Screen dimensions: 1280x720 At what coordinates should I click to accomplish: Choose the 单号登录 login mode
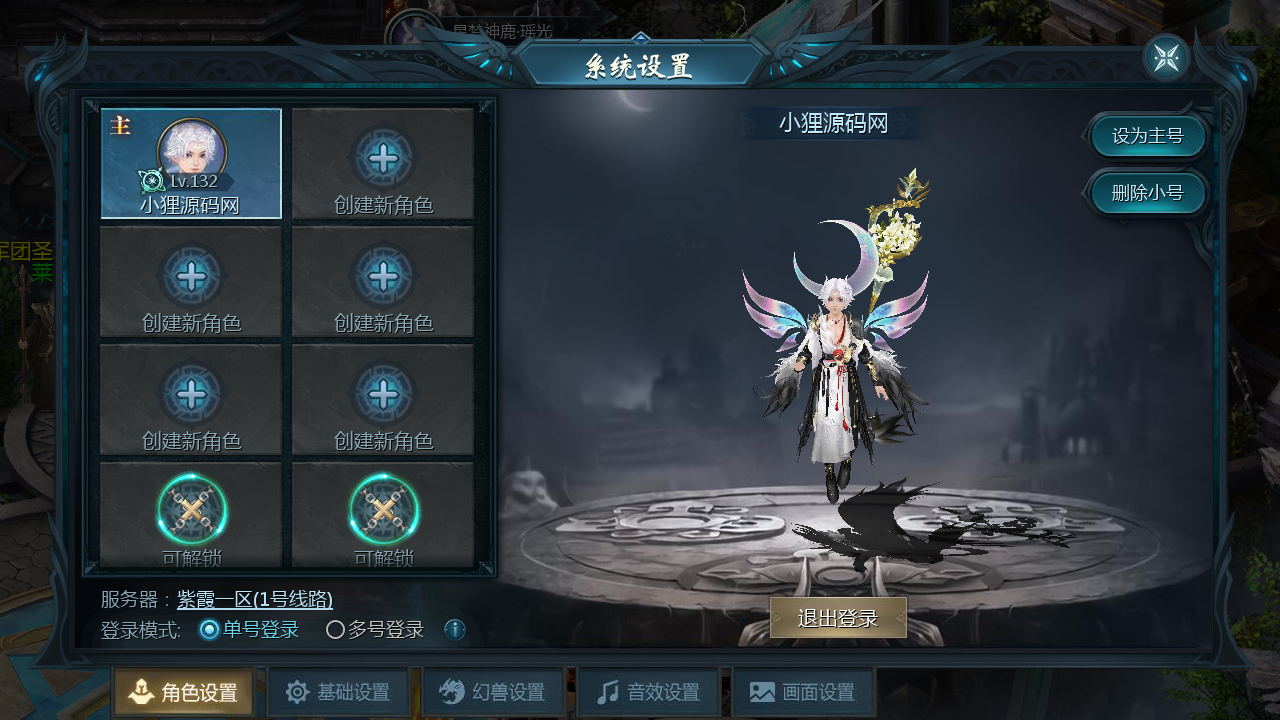pyautogui.click(x=210, y=630)
